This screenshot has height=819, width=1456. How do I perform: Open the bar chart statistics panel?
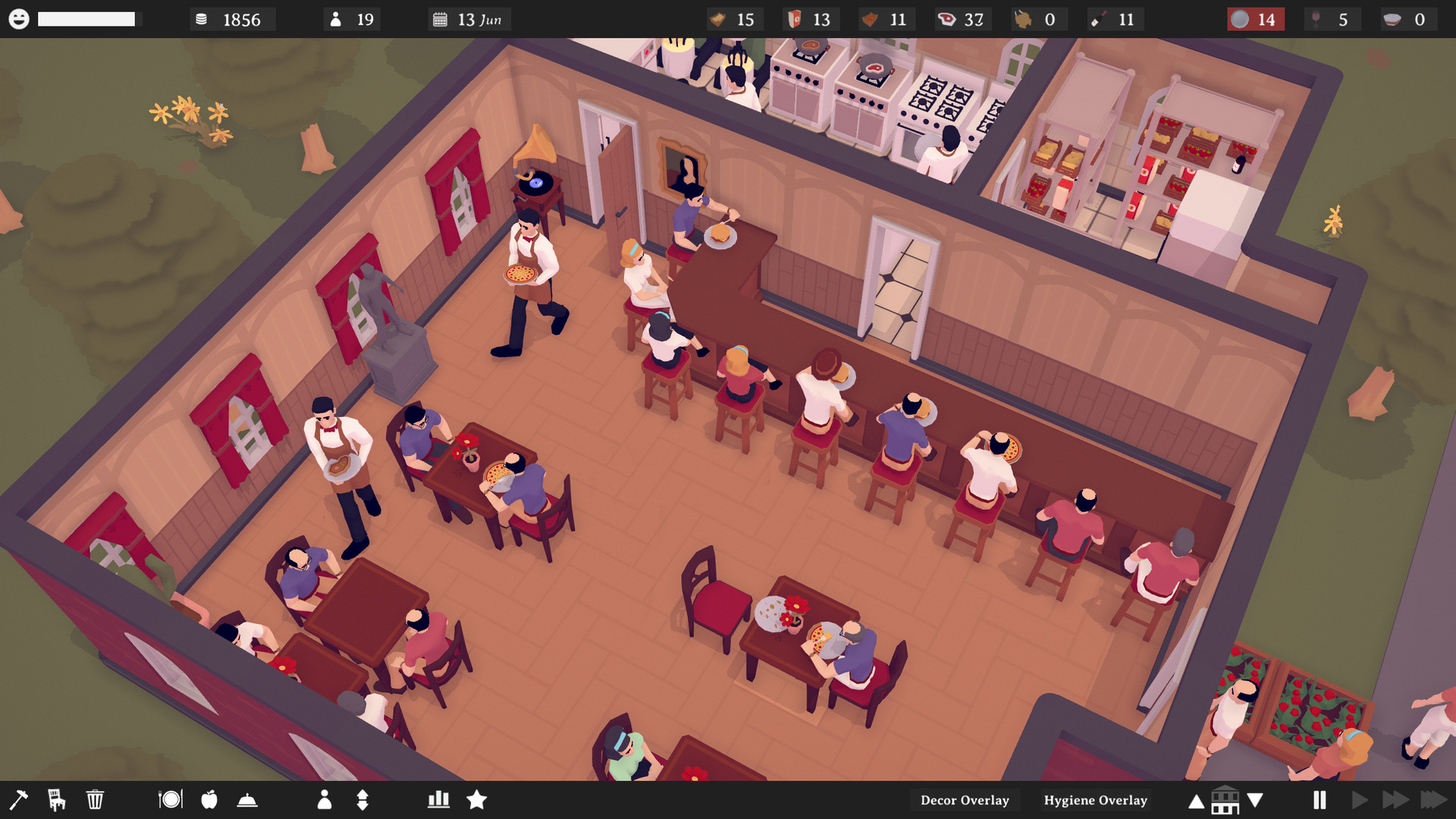click(x=438, y=799)
